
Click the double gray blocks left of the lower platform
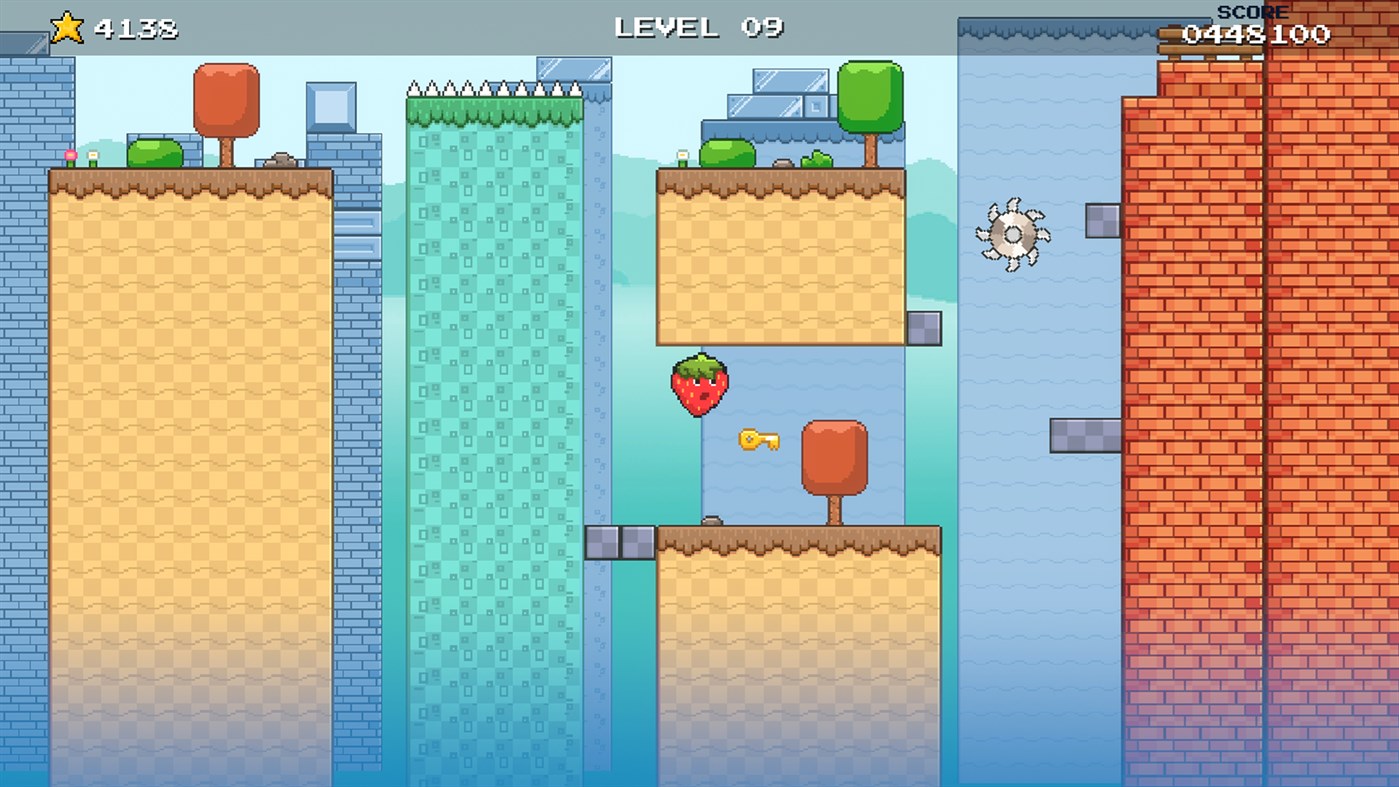pyautogui.click(x=622, y=541)
